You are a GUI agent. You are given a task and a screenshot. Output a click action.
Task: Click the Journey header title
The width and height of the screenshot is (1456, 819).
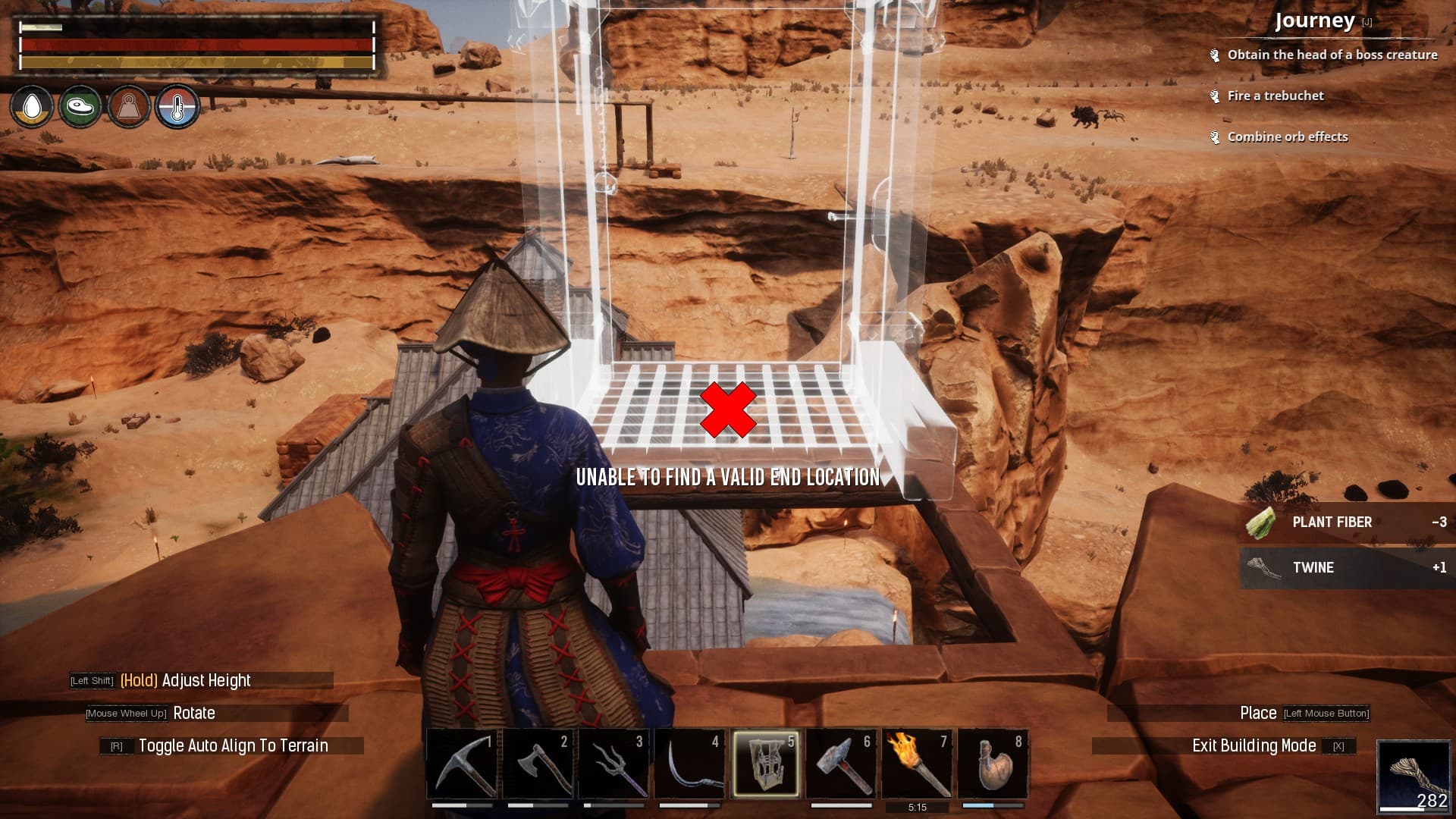point(1314,22)
